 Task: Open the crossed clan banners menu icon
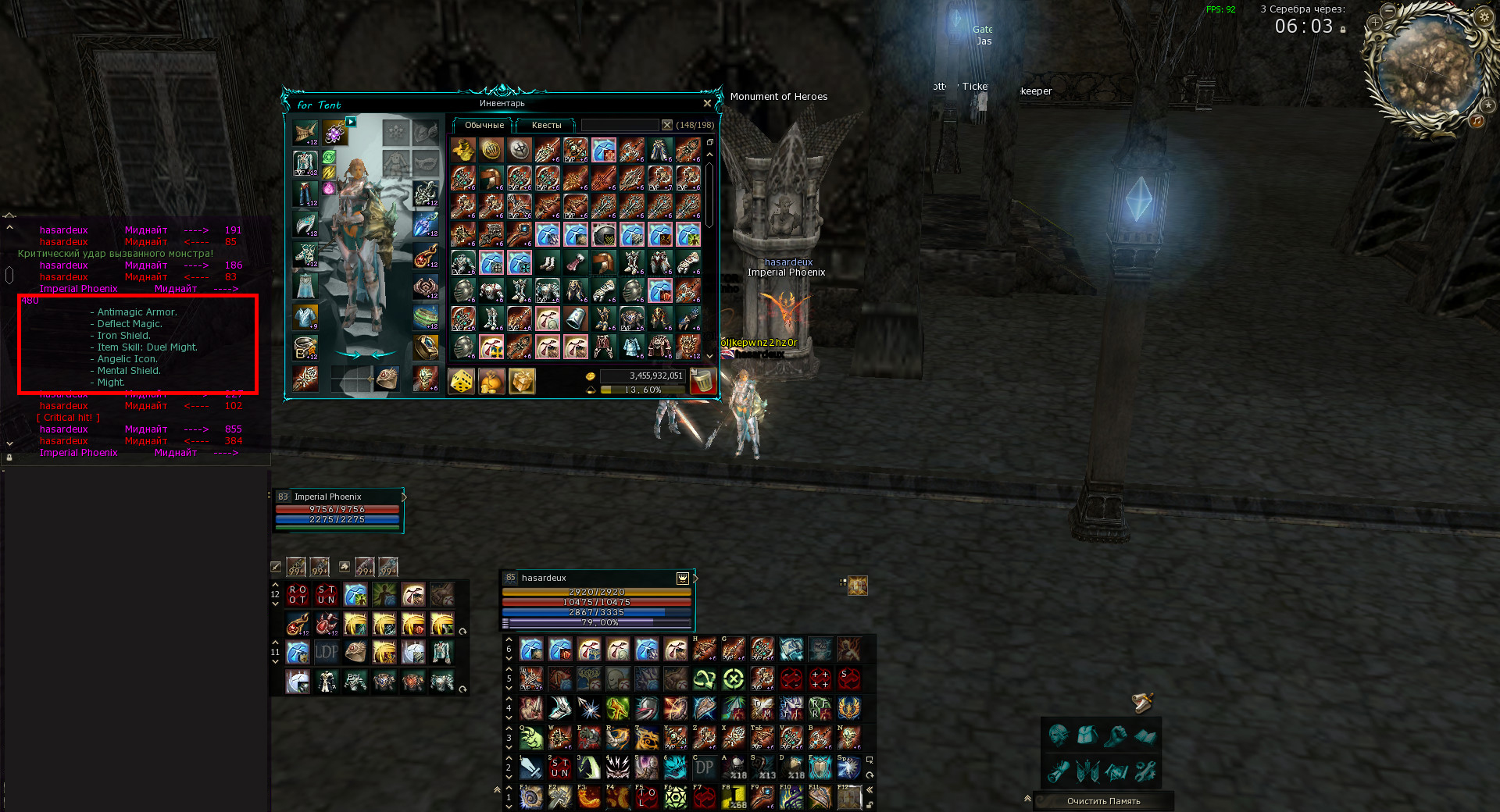(1087, 771)
